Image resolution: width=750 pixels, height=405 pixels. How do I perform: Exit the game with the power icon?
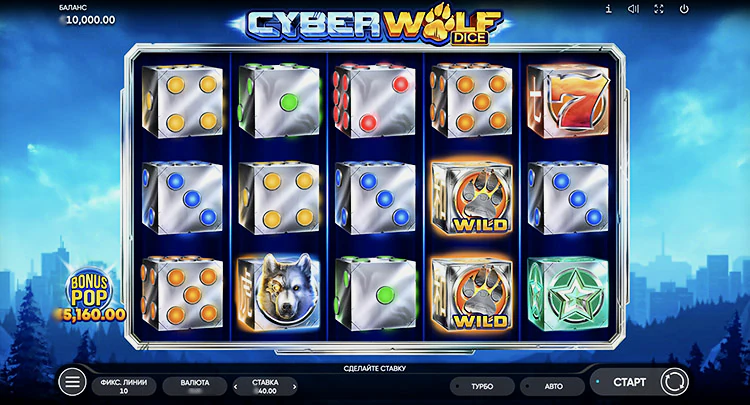685,10
